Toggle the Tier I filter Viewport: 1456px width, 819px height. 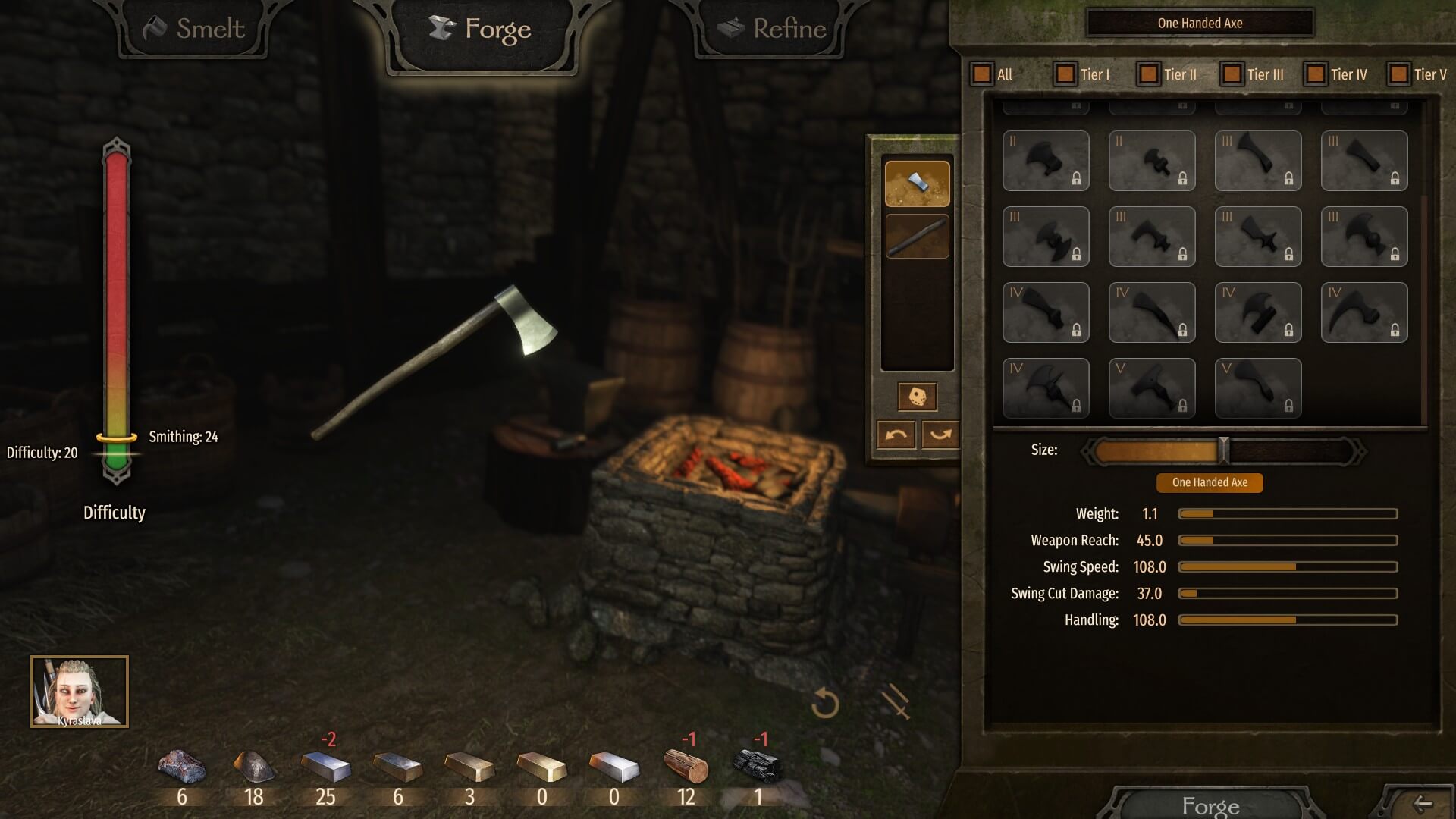click(x=1065, y=74)
